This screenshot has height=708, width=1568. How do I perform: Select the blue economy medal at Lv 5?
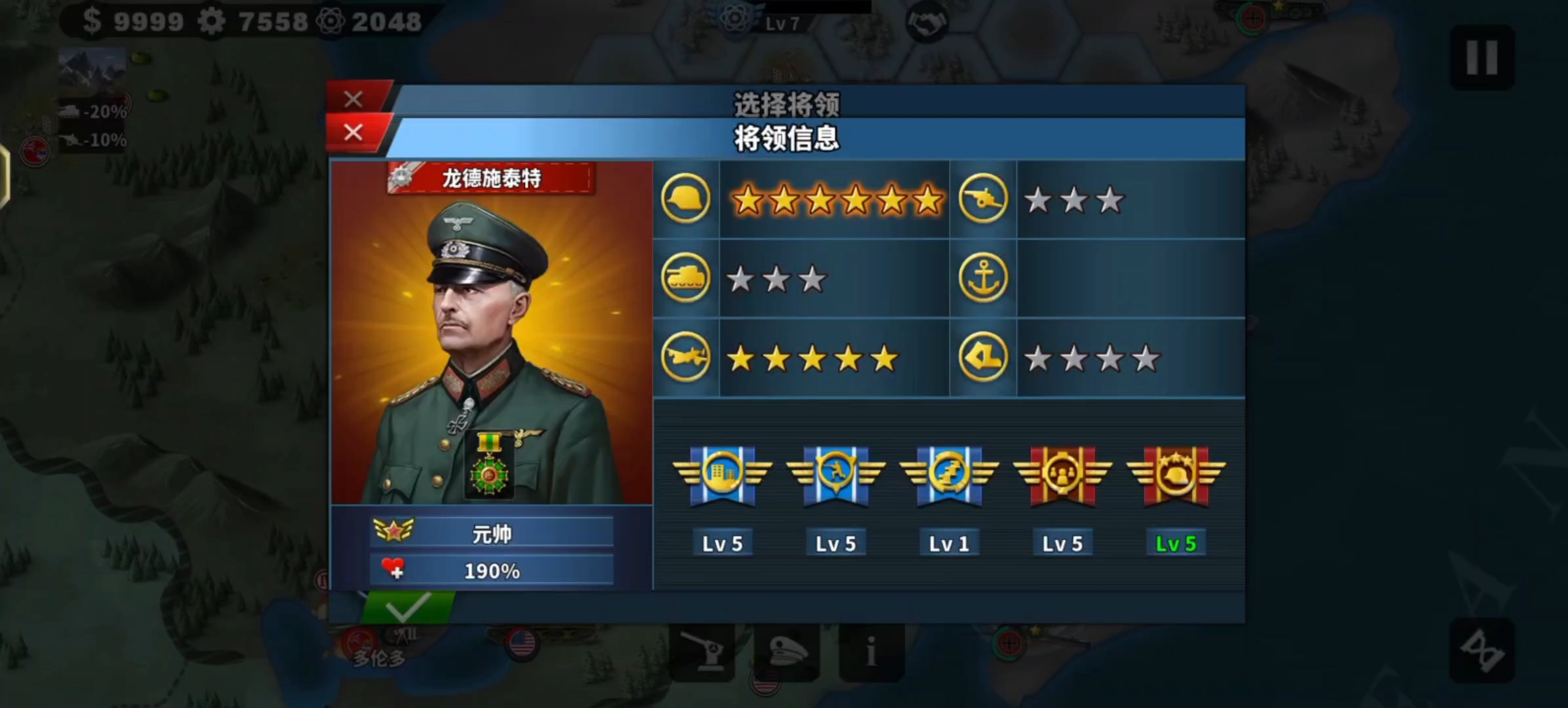point(722,474)
